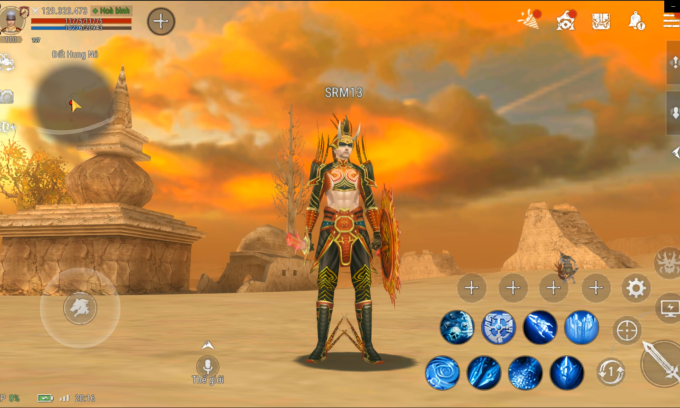Viewport: 680px width, 408px height.
Task: Tap the crosshair target lock button
Action: (x=627, y=329)
